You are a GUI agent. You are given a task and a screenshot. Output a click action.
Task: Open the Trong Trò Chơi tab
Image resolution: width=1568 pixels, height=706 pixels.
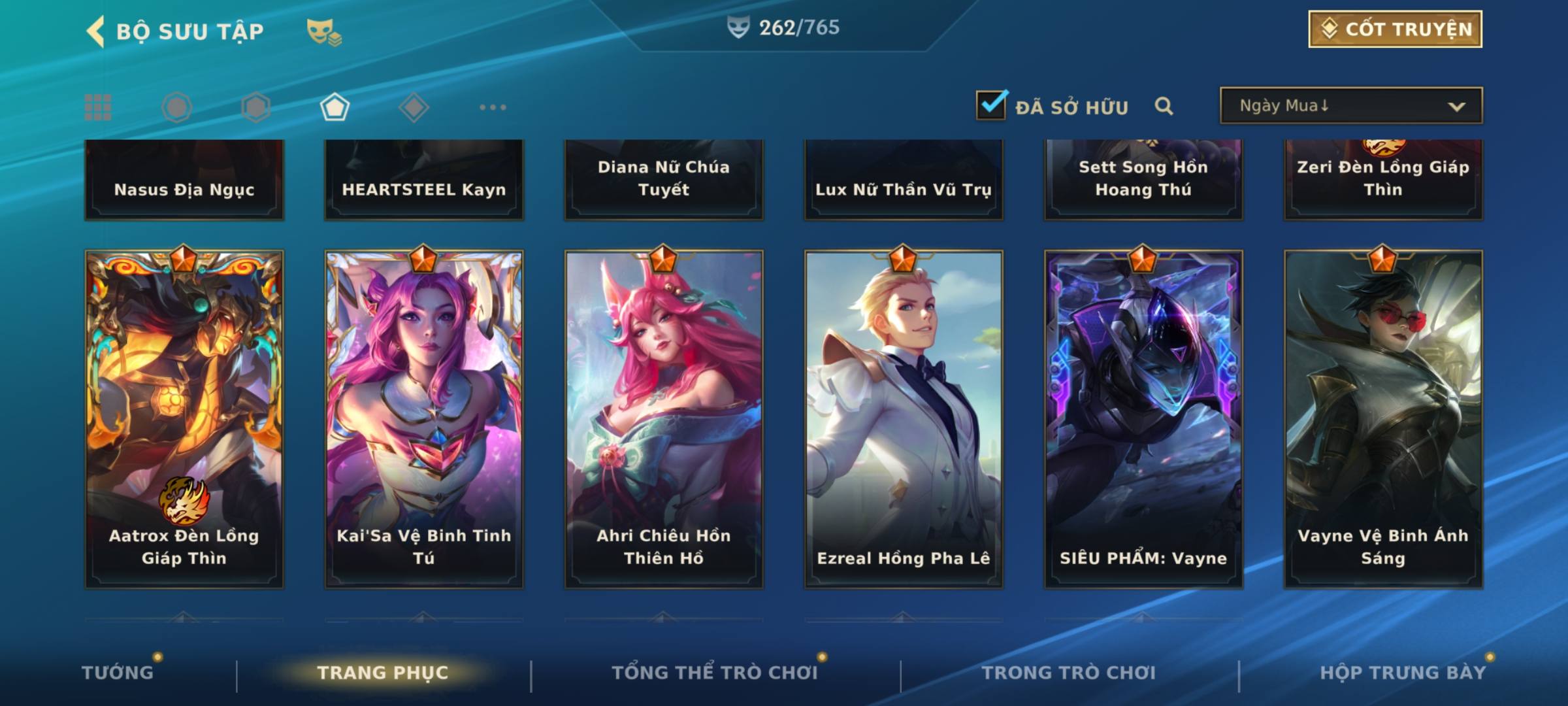pos(1068,673)
